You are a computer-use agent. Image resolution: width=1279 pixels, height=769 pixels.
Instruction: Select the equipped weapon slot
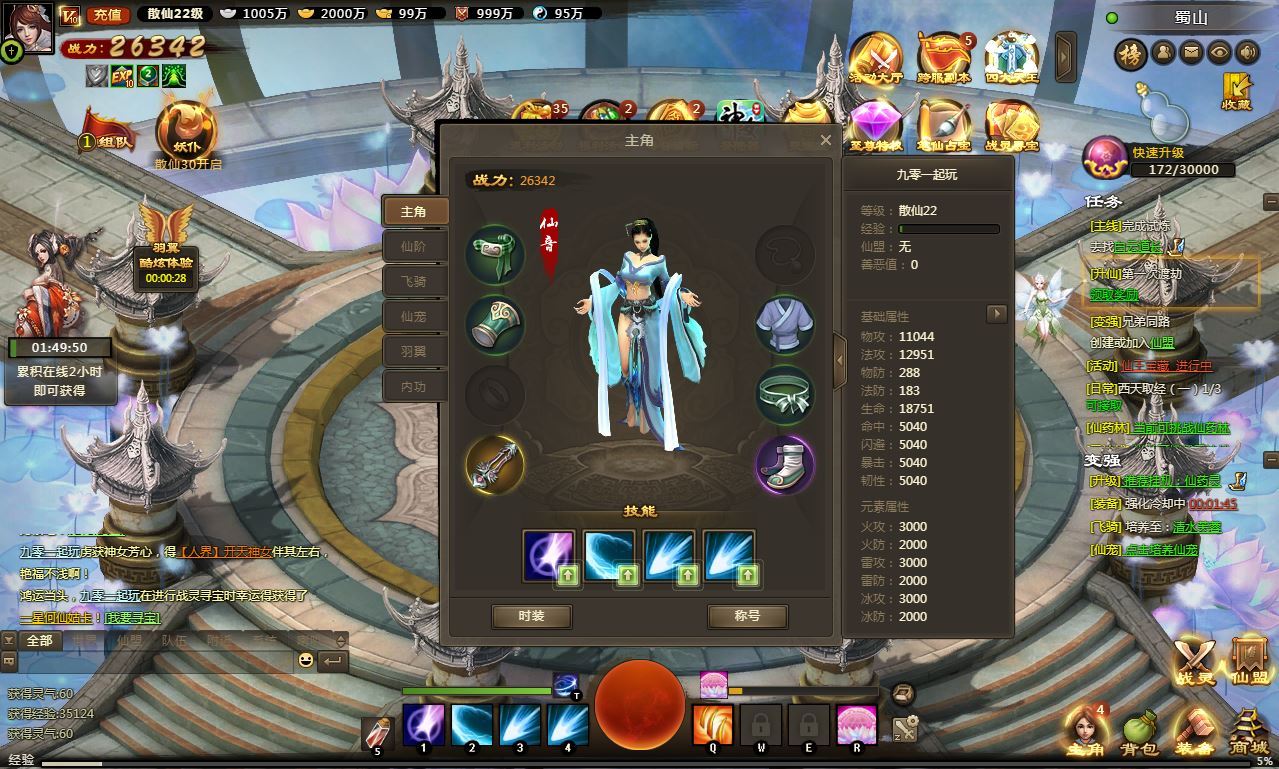point(495,464)
